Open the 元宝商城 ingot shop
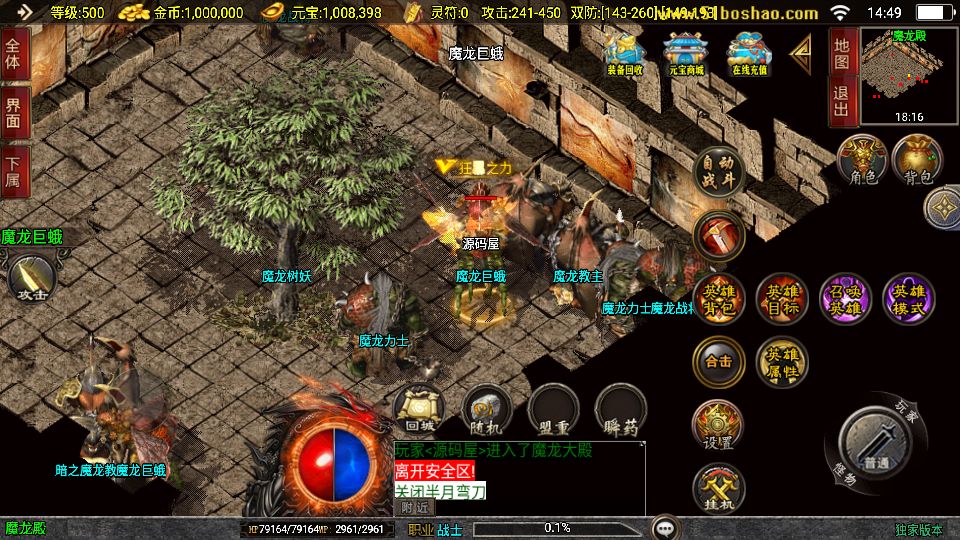The width and height of the screenshot is (960, 540). (685, 54)
